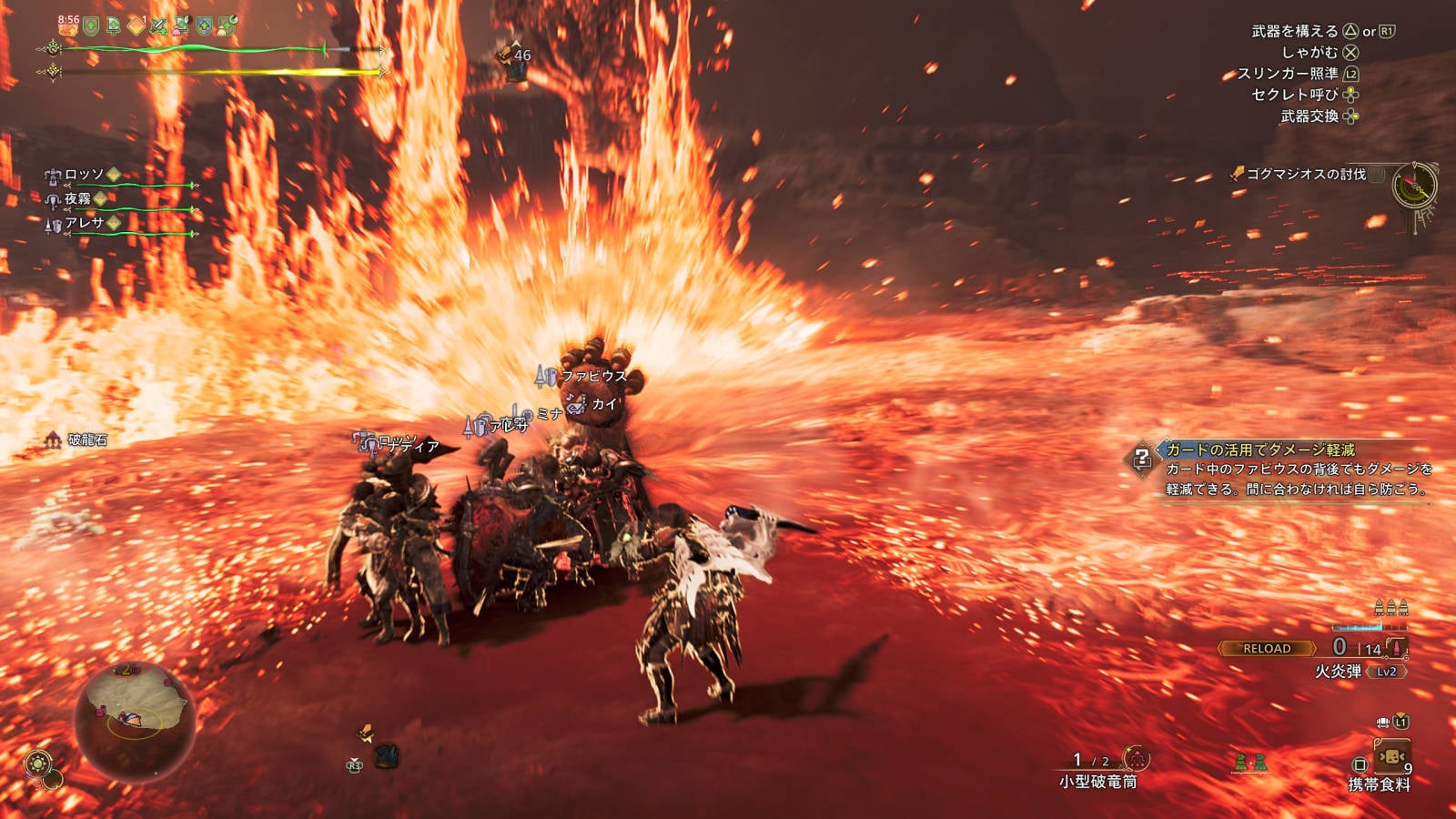Open the circular minimap
Screen dimensions: 1456x819
[x=134, y=720]
